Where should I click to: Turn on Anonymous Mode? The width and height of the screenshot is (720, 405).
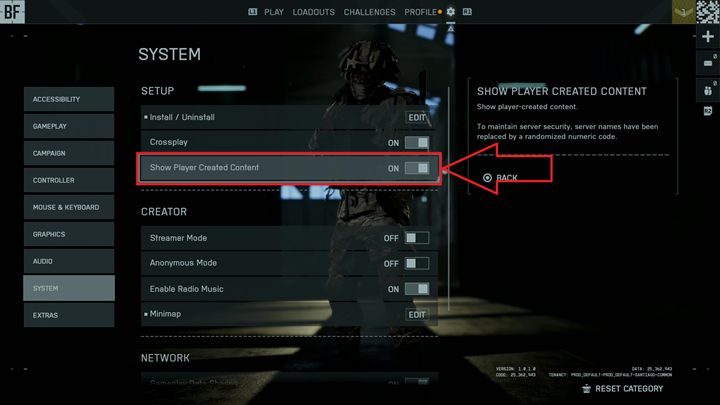tap(417, 264)
